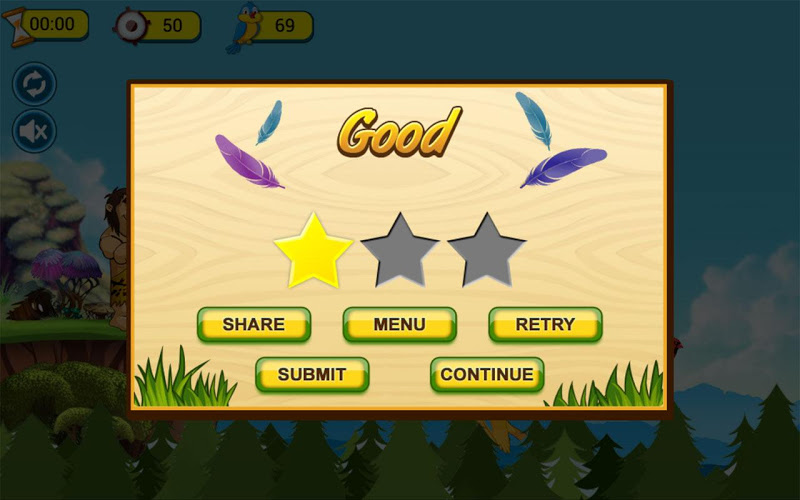Retry the level
800x500 pixels.
coord(545,324)
